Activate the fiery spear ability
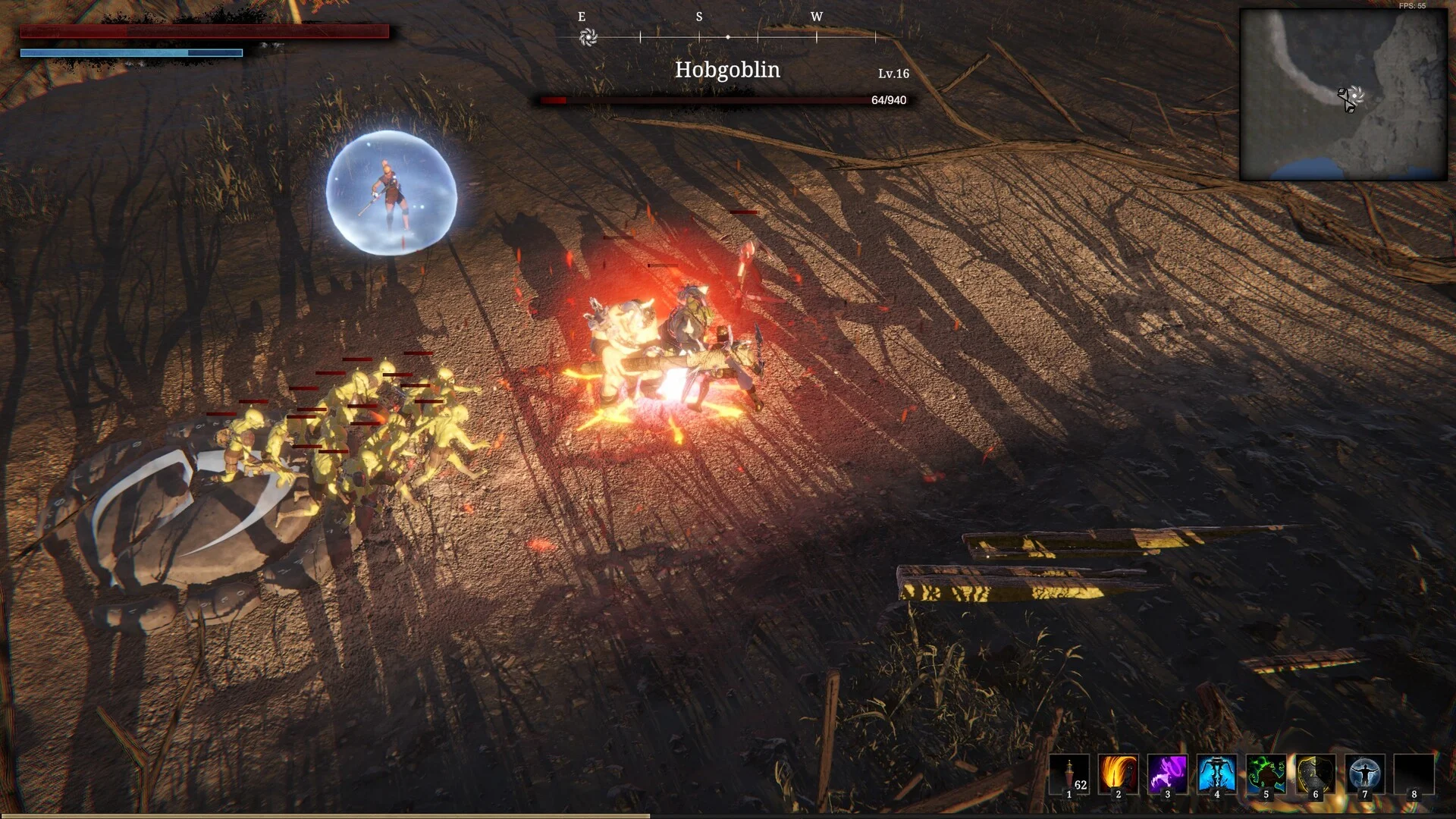Screen dimensions: 1456x819 (1119, 774)
